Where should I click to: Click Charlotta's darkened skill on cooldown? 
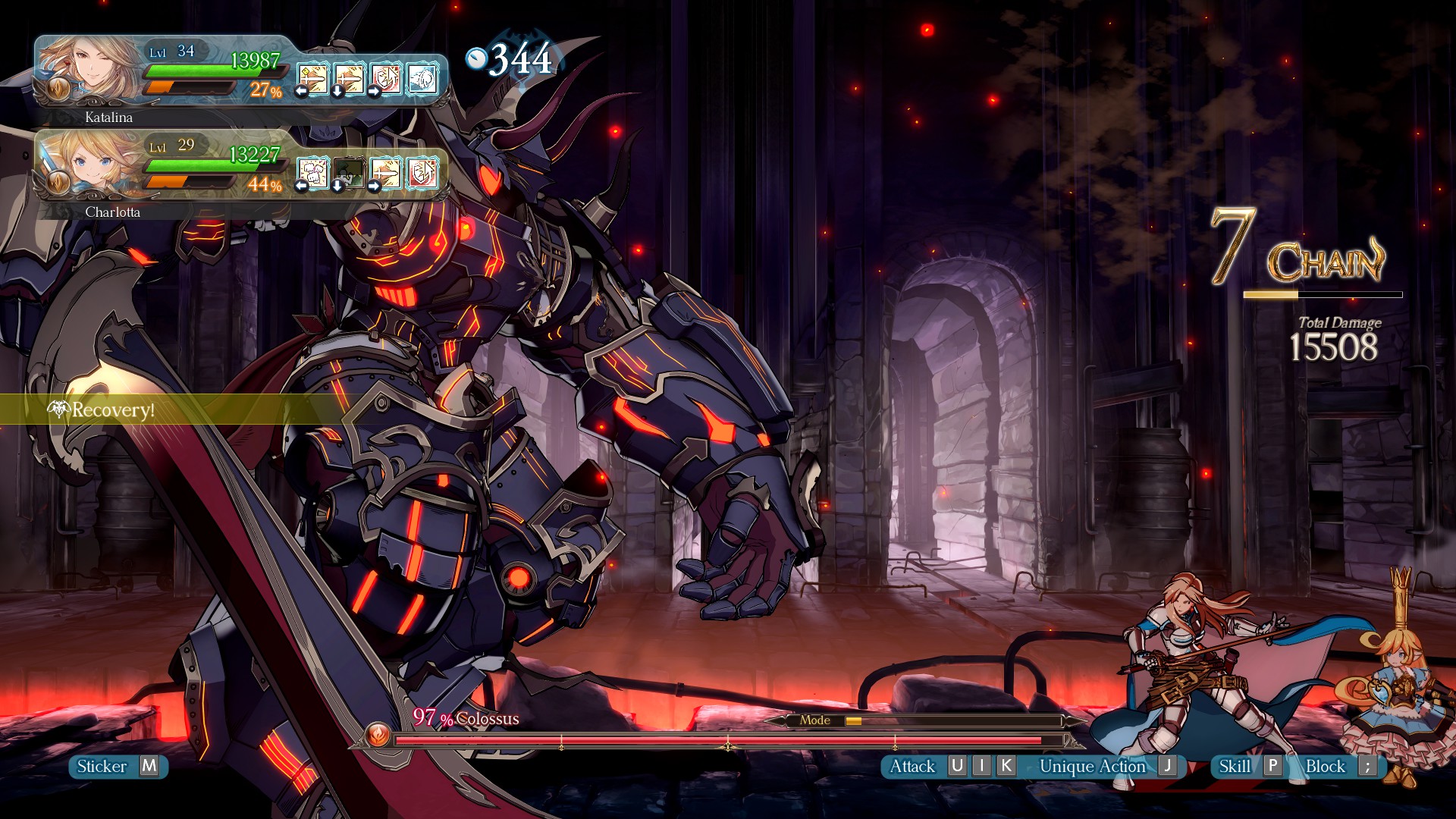tap(349, 172)
